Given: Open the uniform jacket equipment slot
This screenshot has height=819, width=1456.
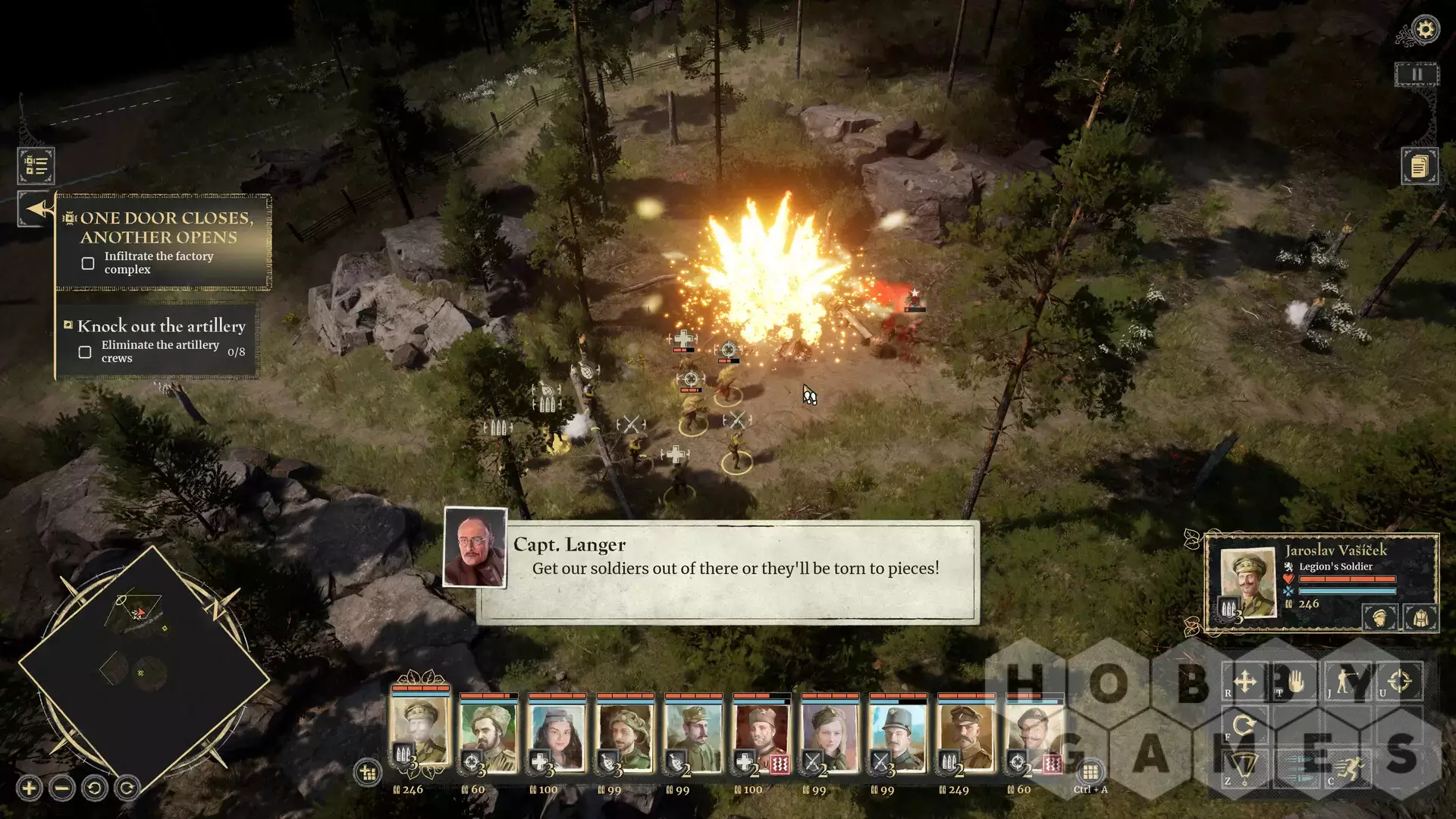Looking at the screenshot, I should [x=1420, y=618].
